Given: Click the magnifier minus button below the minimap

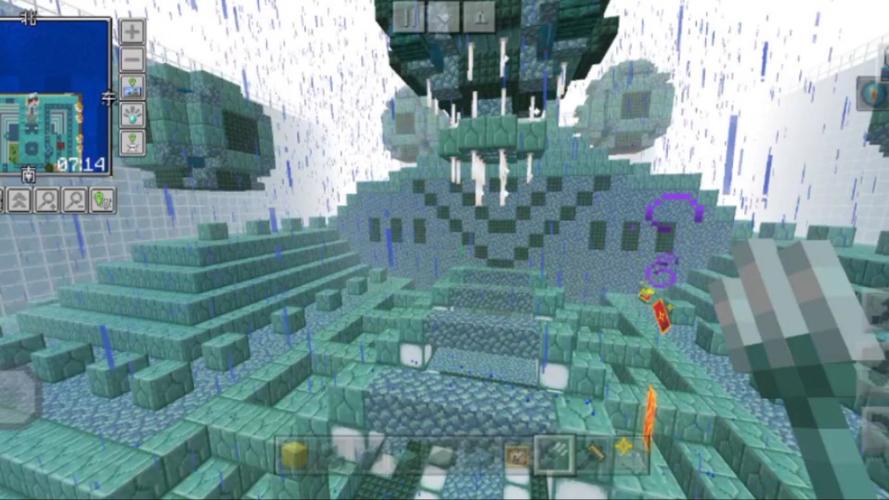Looking at the screenshot, I should tap(74, 200).
